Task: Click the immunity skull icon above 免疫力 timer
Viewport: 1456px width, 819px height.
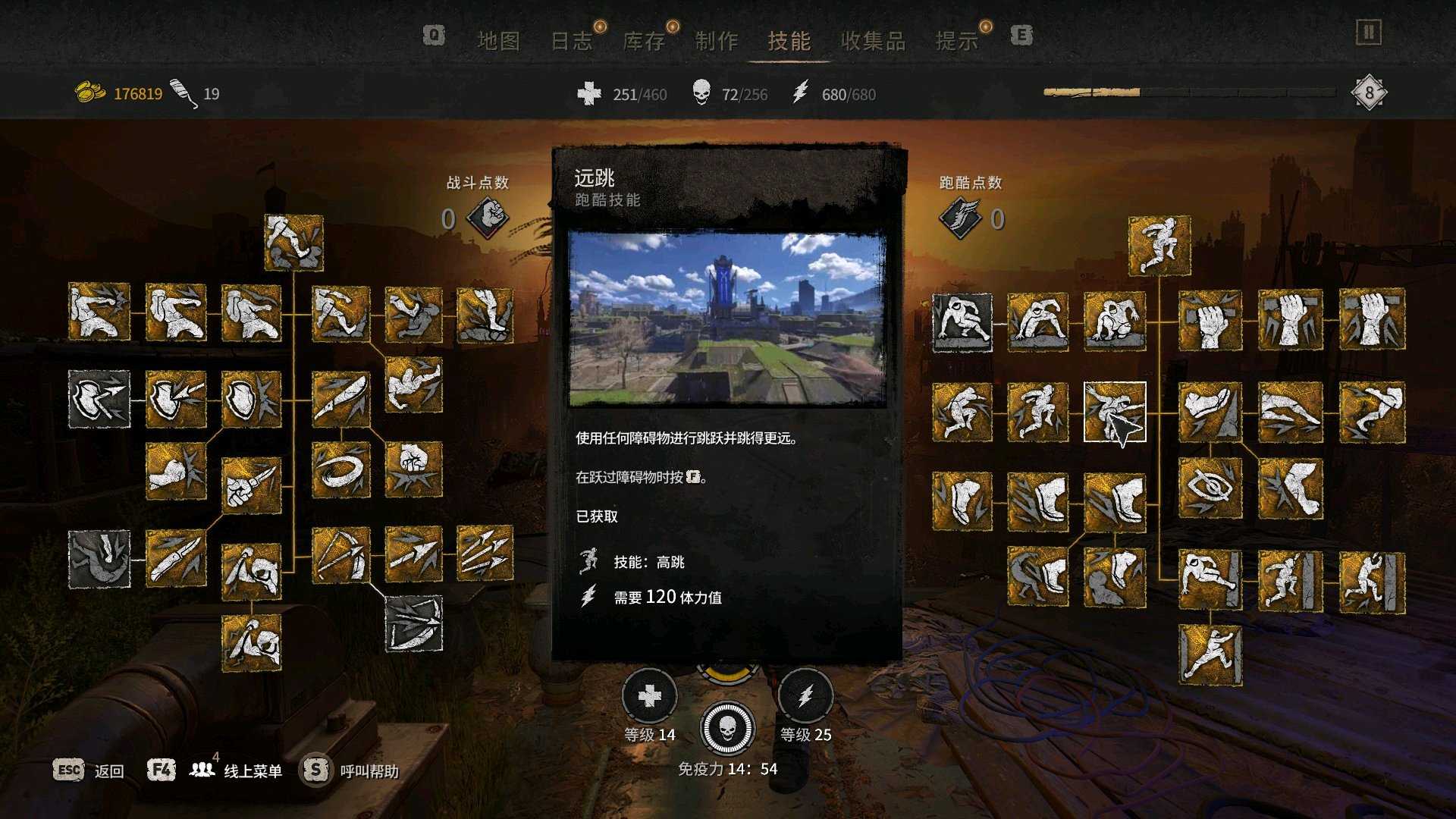Action: (728, 729)
